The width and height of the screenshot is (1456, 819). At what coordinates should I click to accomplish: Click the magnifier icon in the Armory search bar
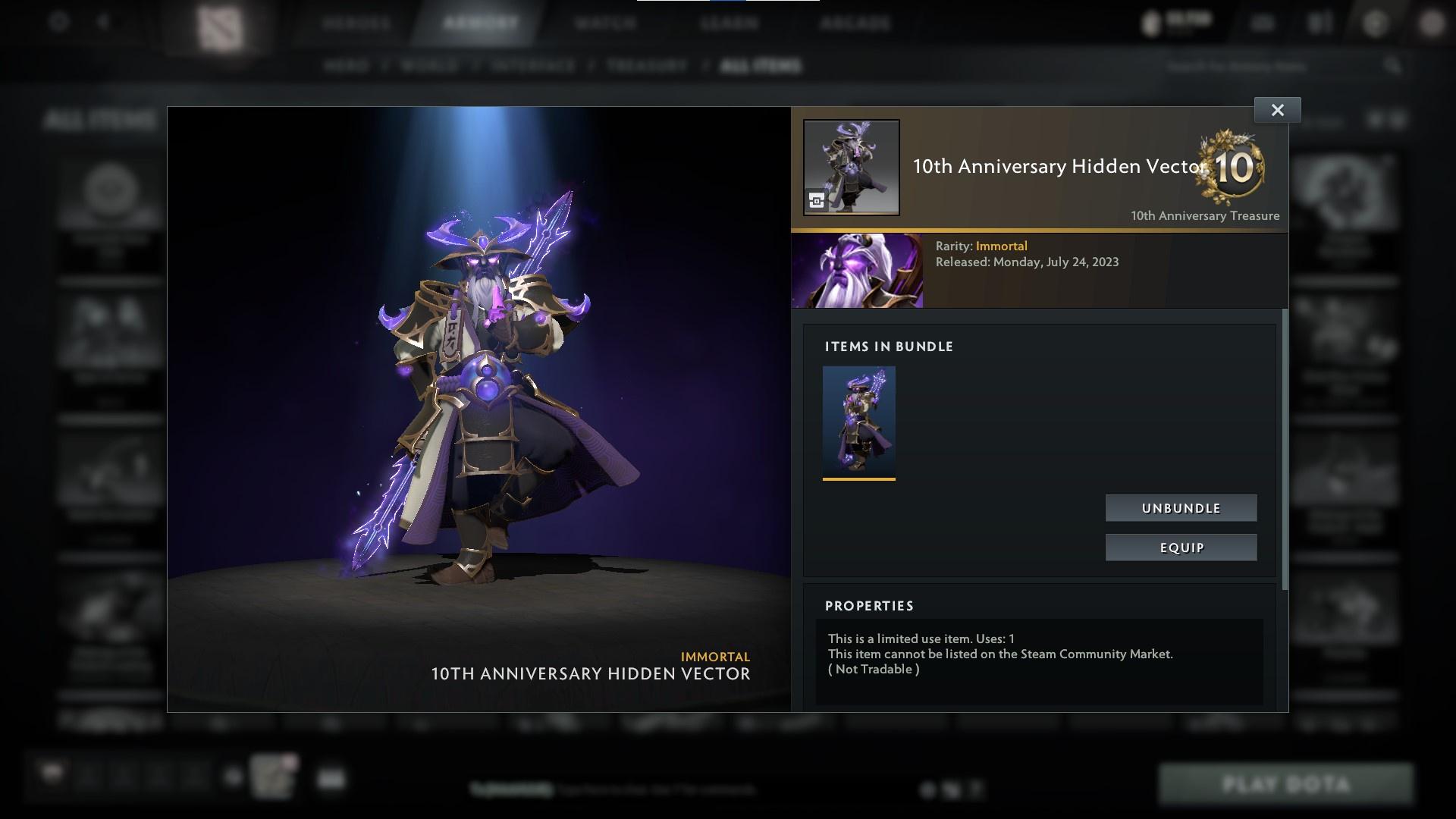pyautogui.click(x=1395, y=67)
